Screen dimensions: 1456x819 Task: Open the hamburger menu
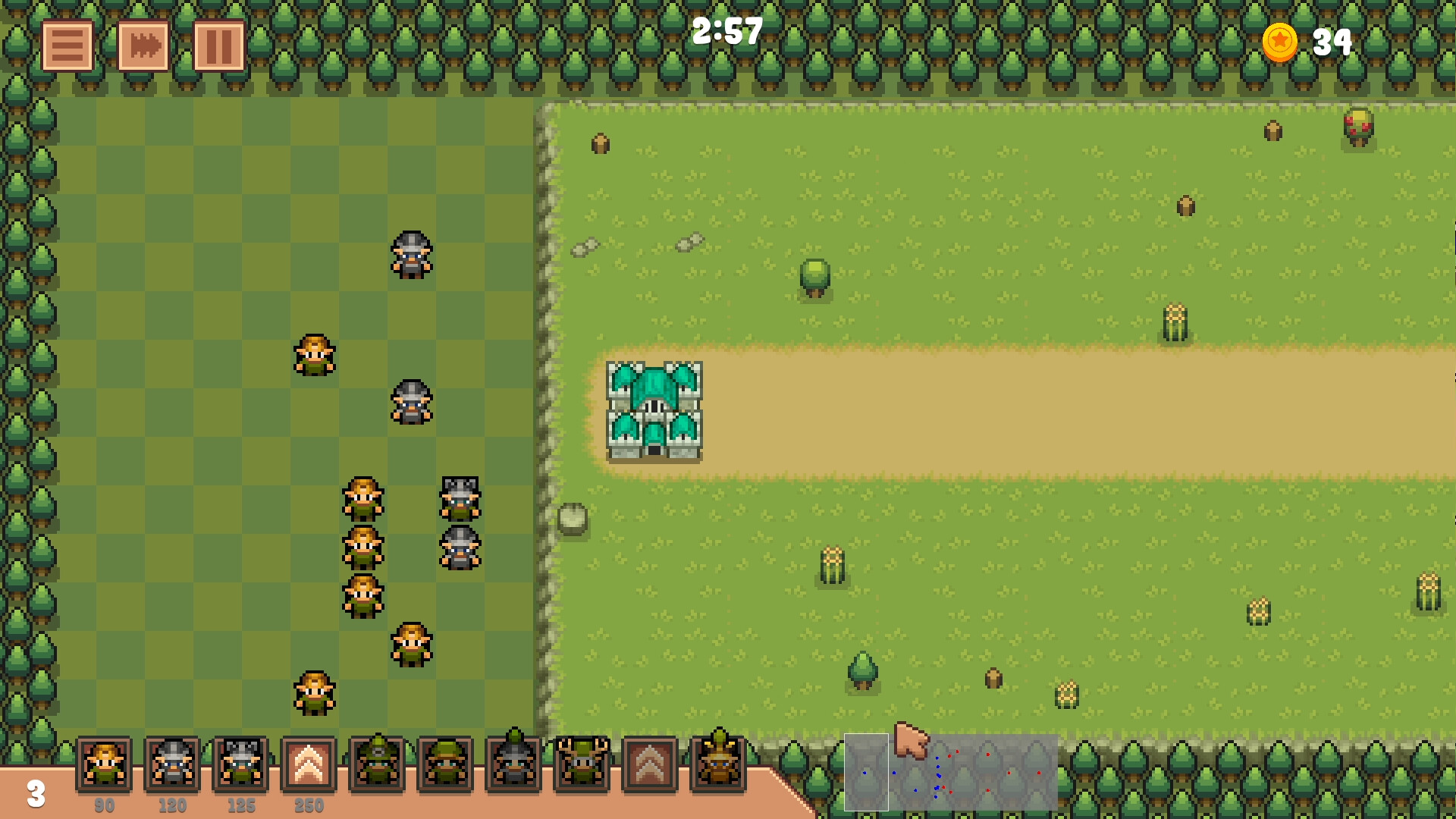click(x=68, y=45)
